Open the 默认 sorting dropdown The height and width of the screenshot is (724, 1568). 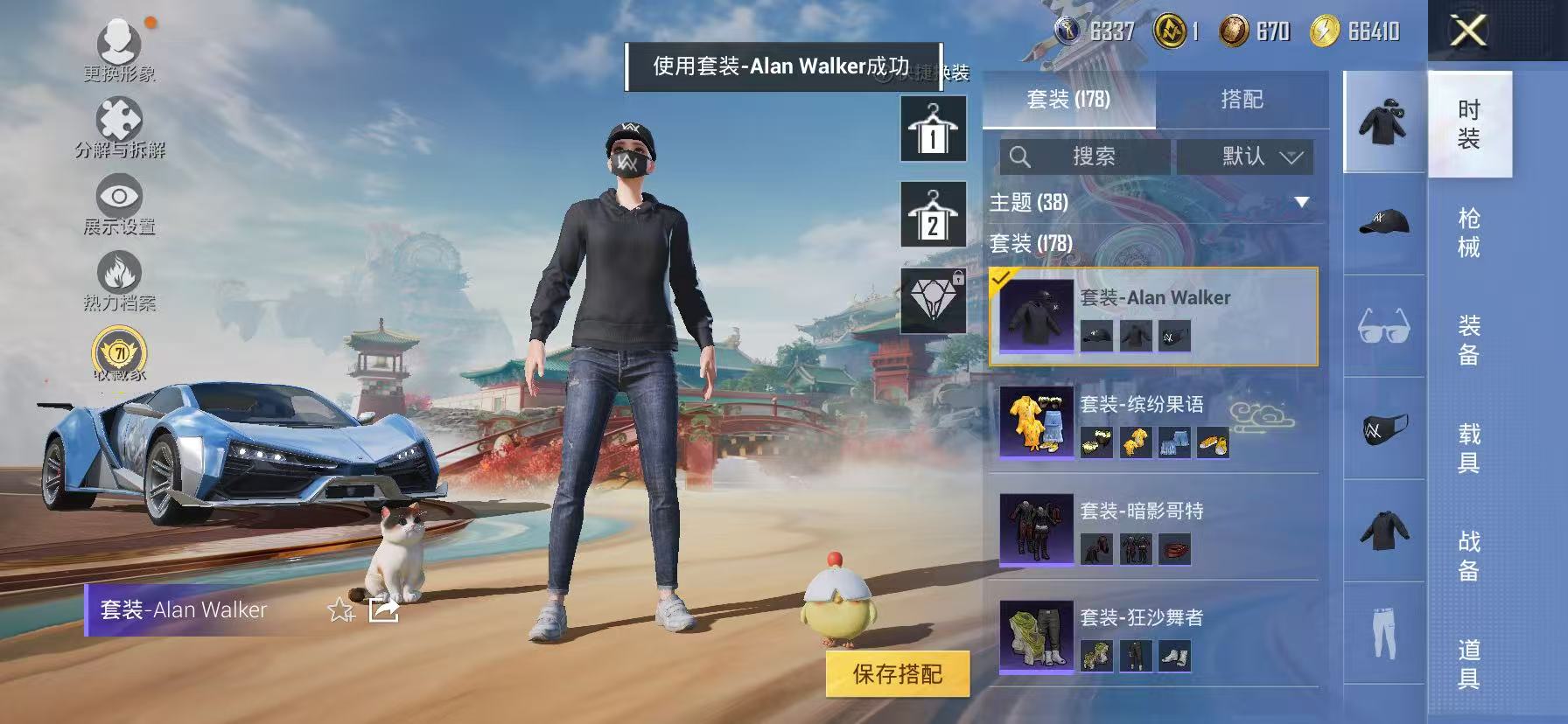(x=1246, y=157)
